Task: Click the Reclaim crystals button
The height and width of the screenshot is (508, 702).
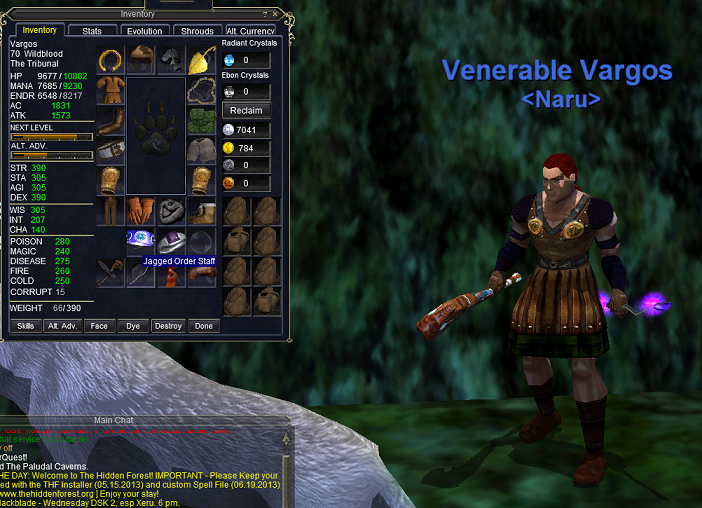Action: point(245,110)
